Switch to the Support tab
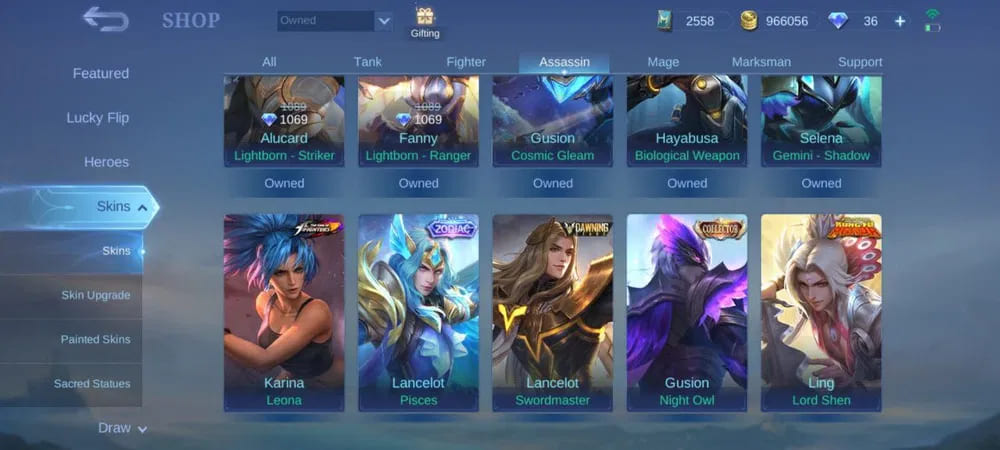 pos(860,62)
